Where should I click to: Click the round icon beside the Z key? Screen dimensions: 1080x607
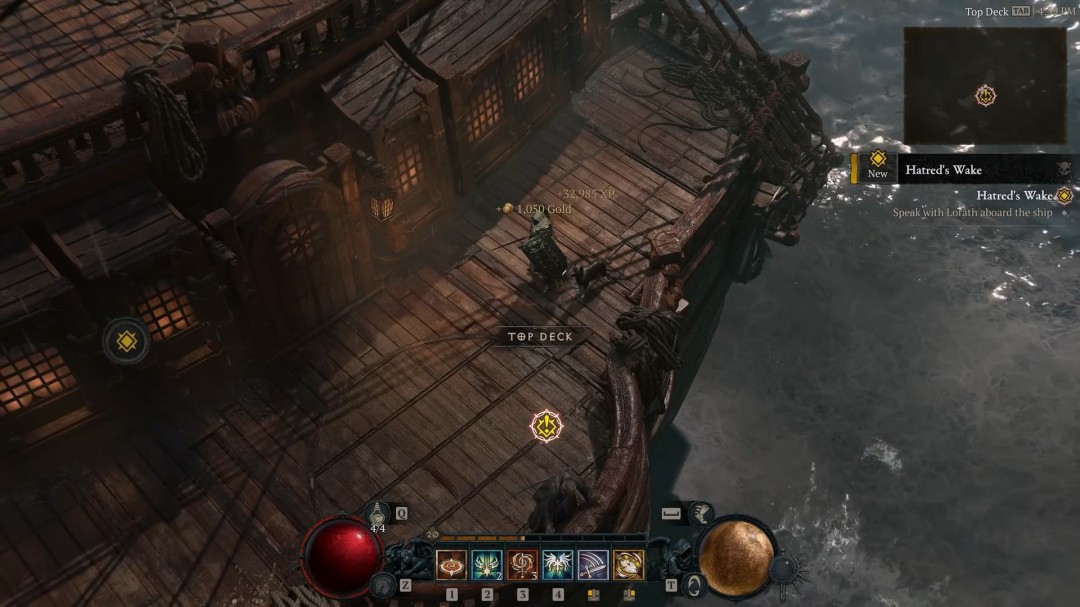coord(381,585)
